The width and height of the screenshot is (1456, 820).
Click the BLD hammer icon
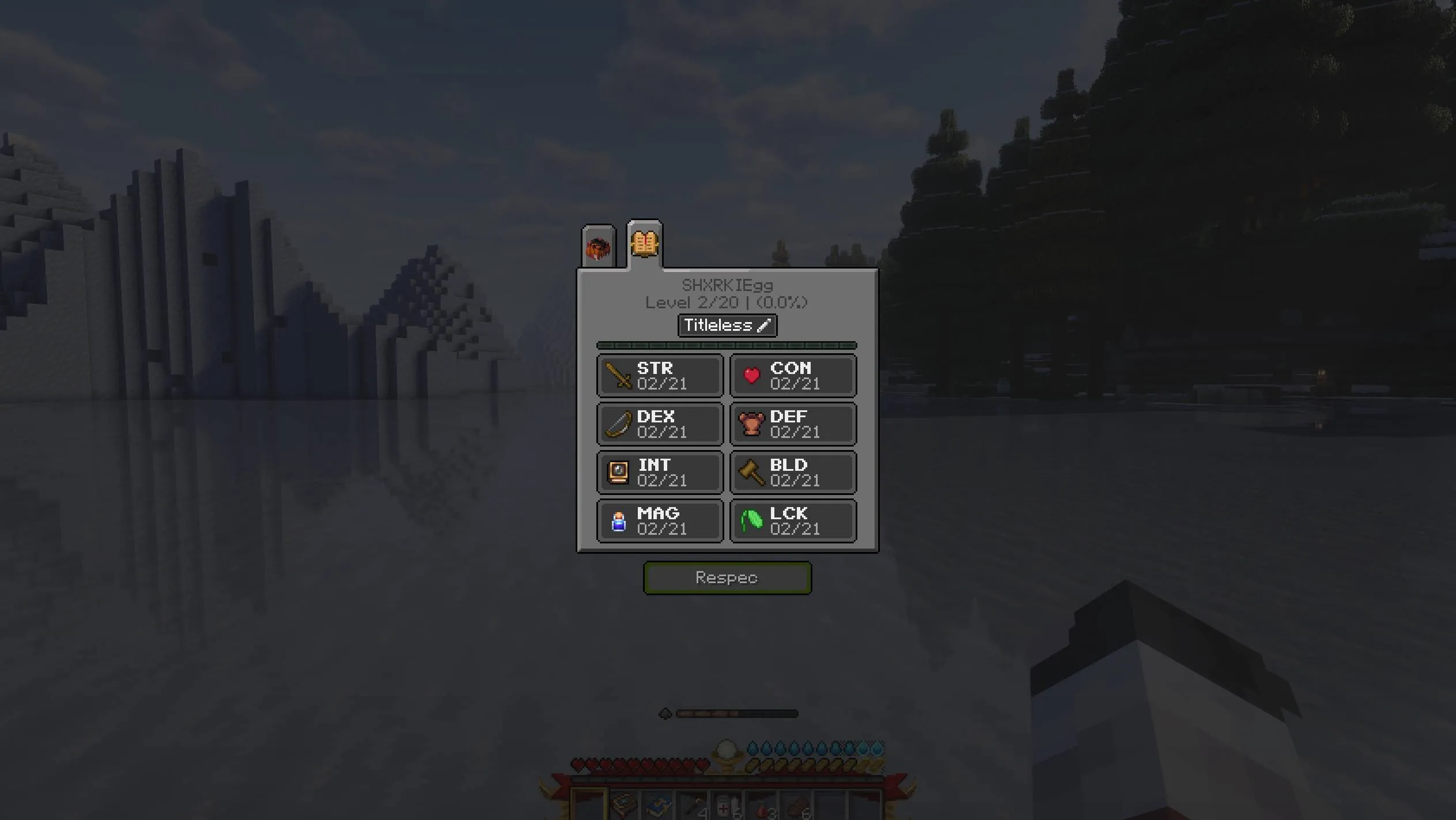tap(751, 473)
